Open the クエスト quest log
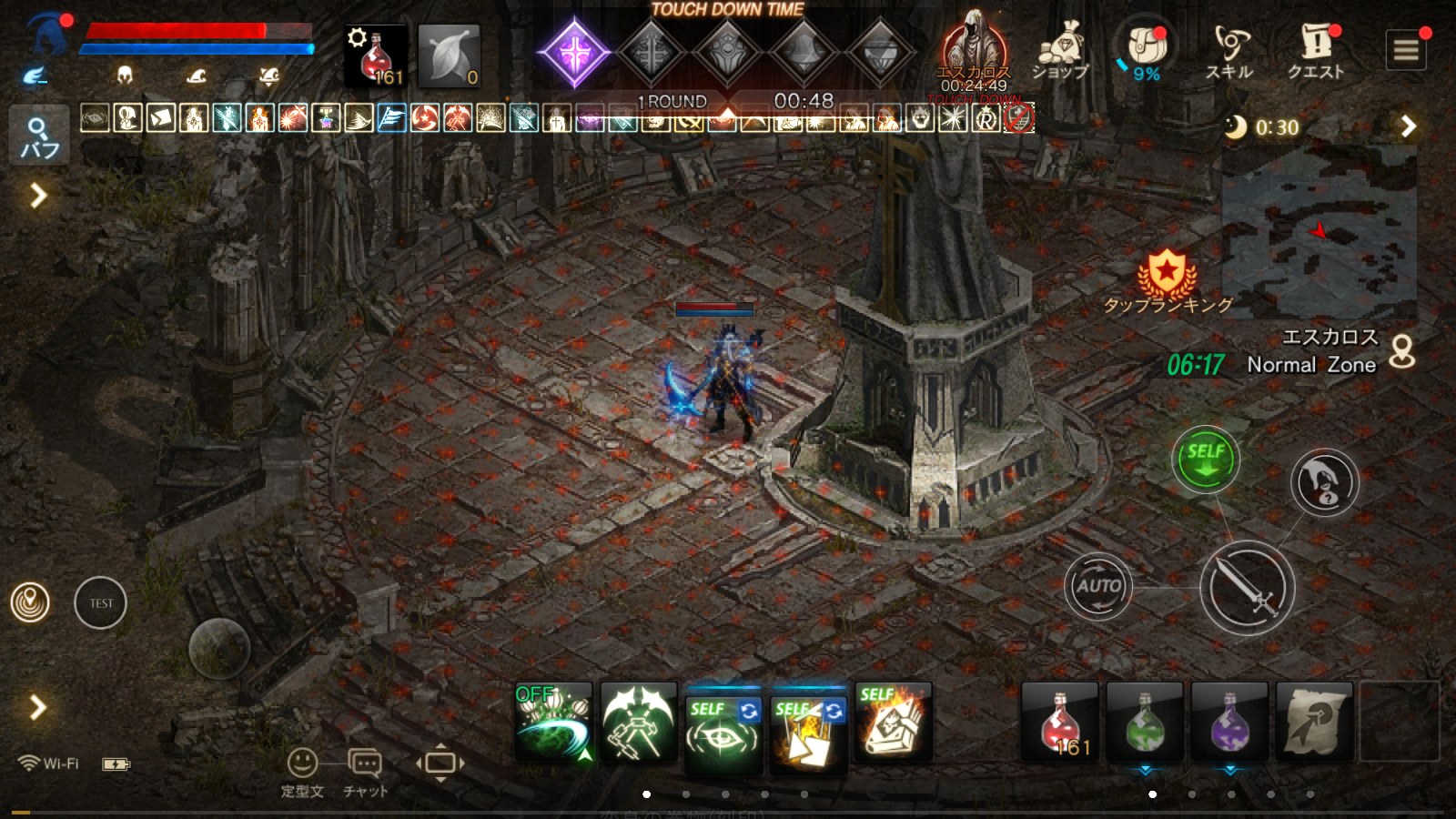The image size is (1456, 819). (1316, 51)
